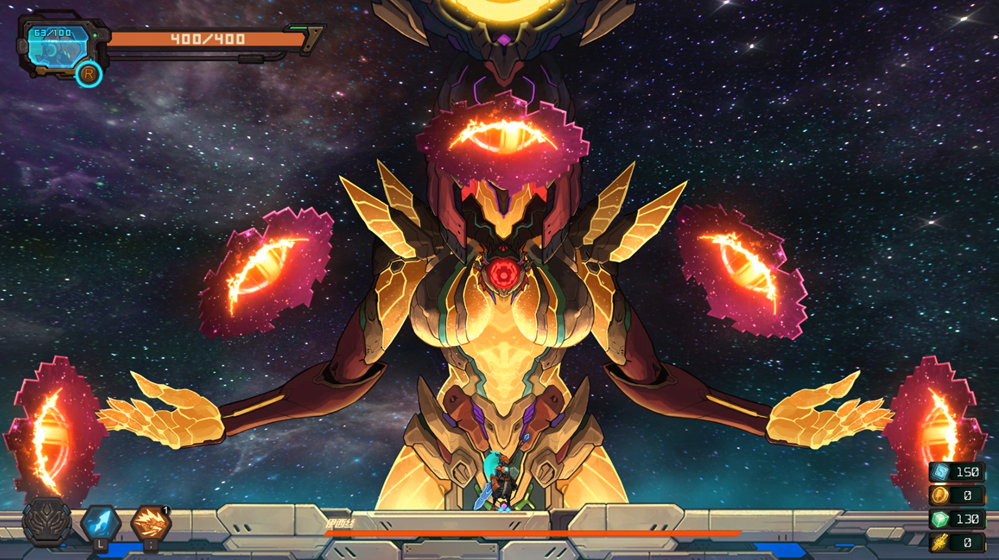Use the orange explosive burst skill

click(x=151, y=522)
